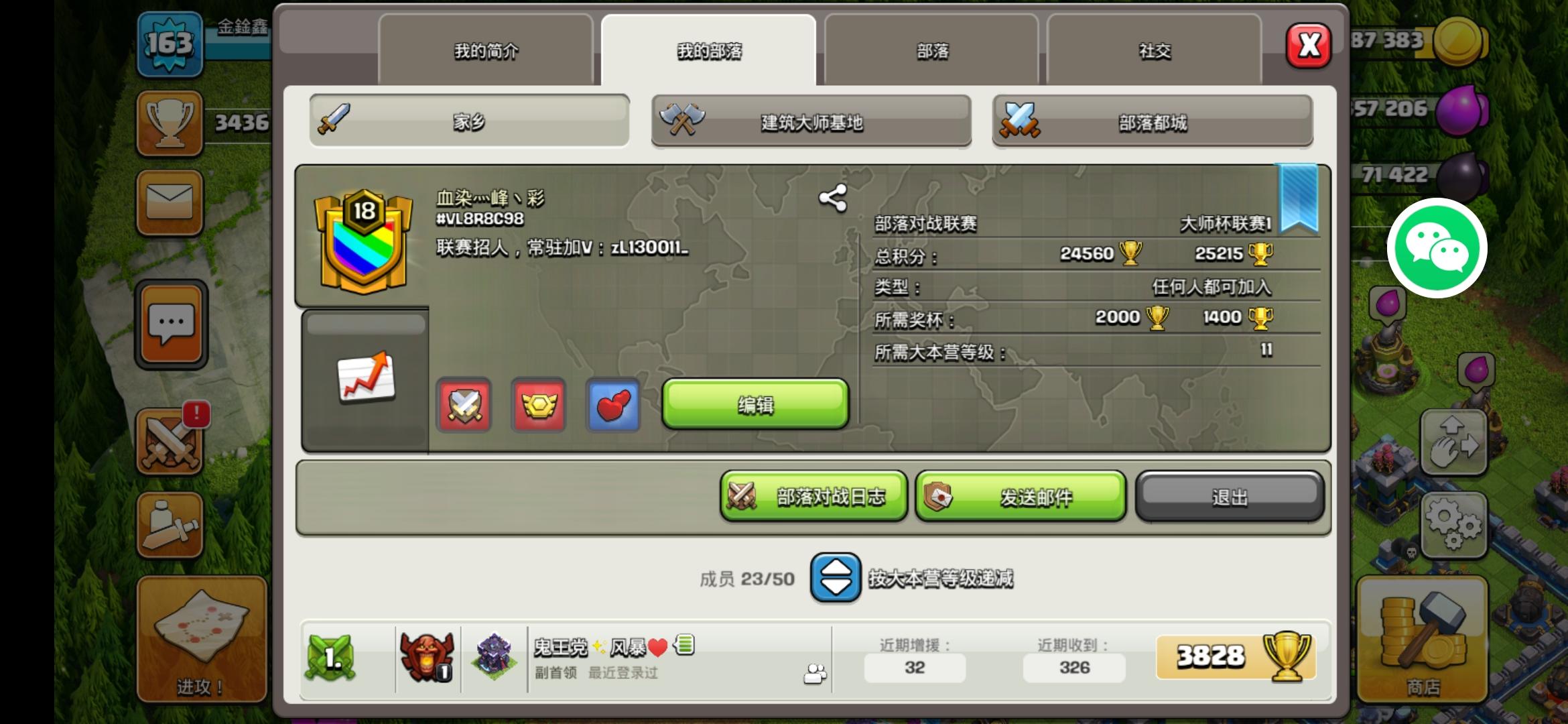
Task: Open the friendly challenges heart icon
Action: (612, 406)
